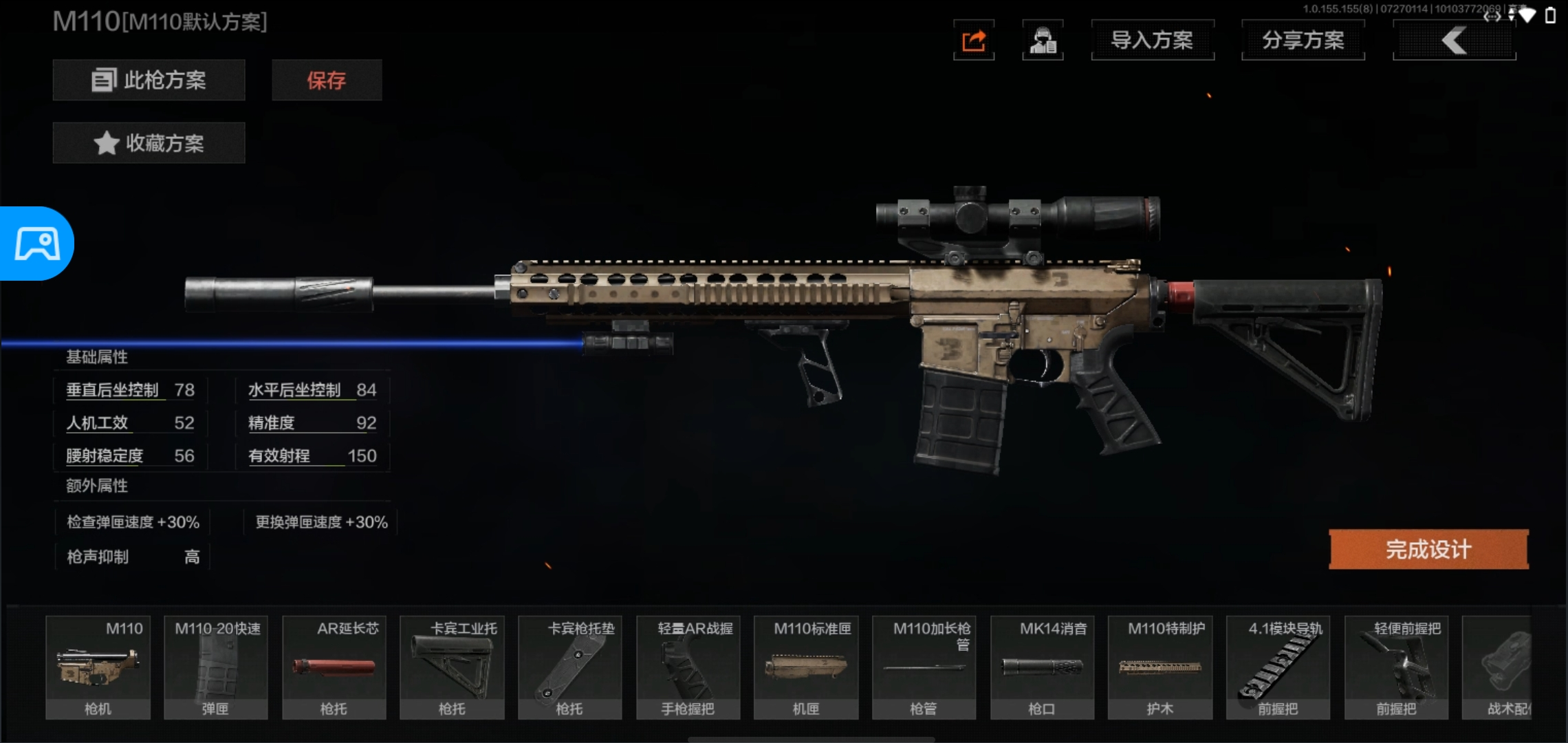Save the build with 保存

(x=327, y=80)
